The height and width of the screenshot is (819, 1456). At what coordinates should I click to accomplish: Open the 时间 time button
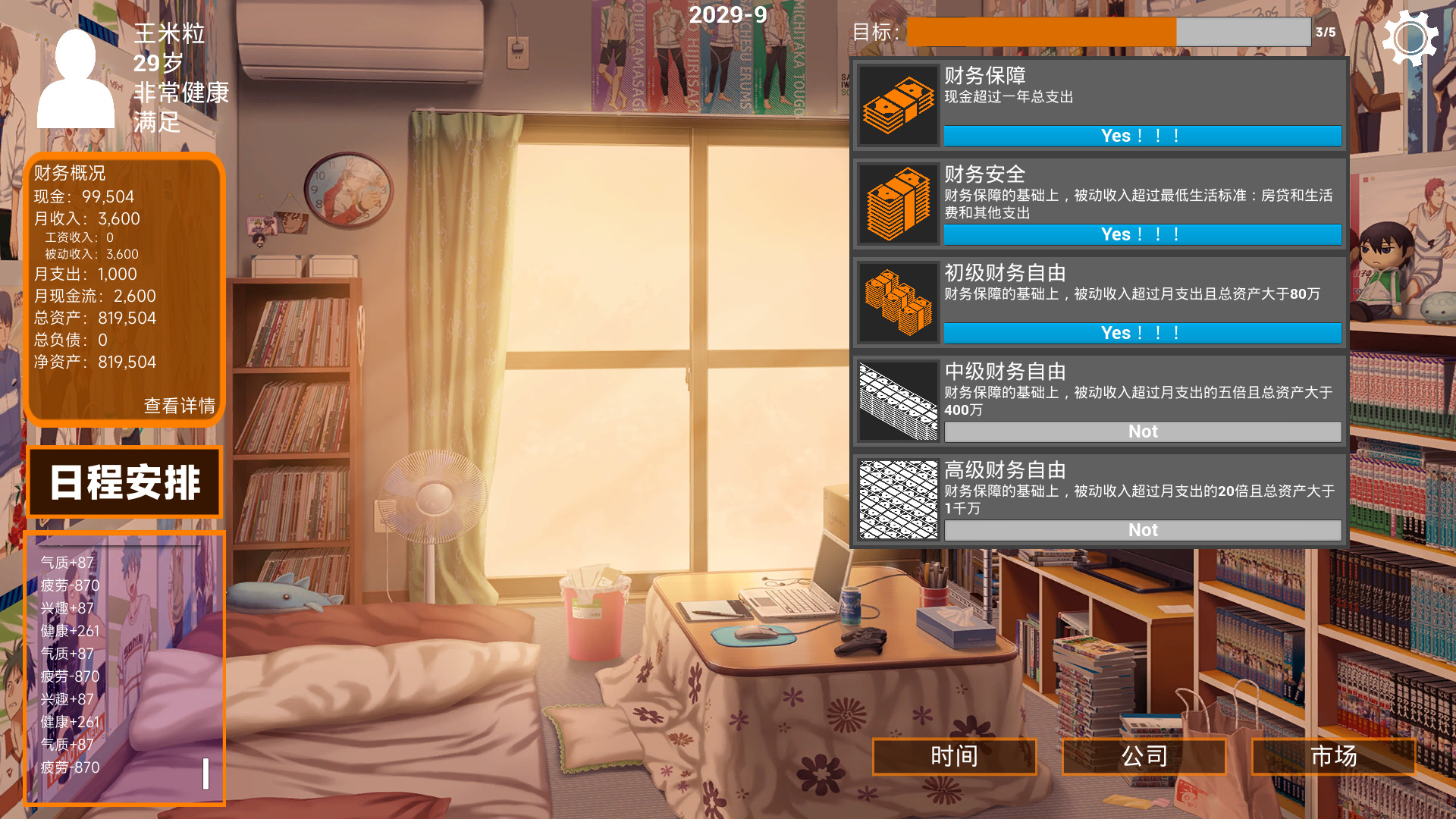click(x=955, y=756)
